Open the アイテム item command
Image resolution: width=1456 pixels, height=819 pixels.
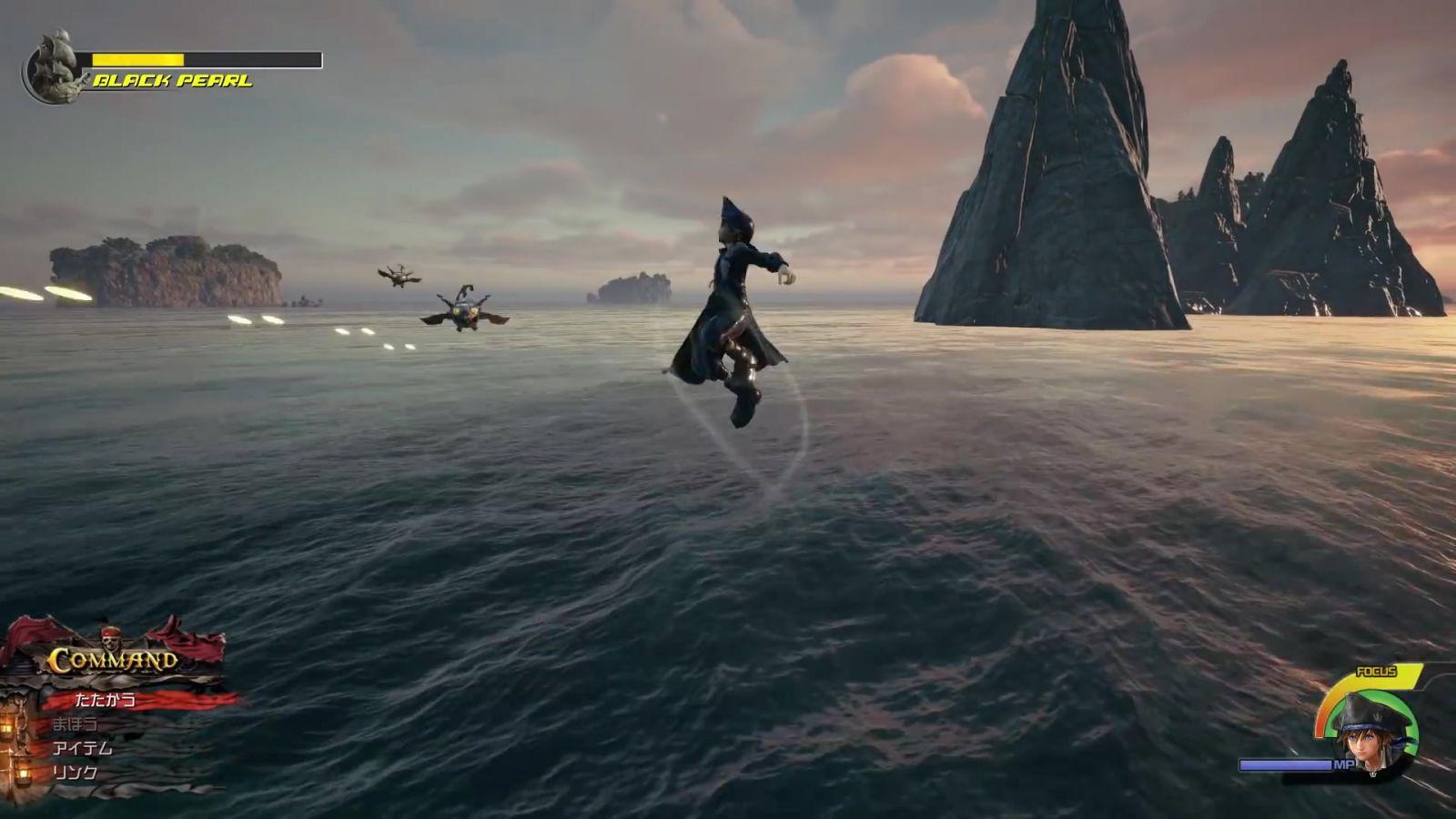(82, 748)
